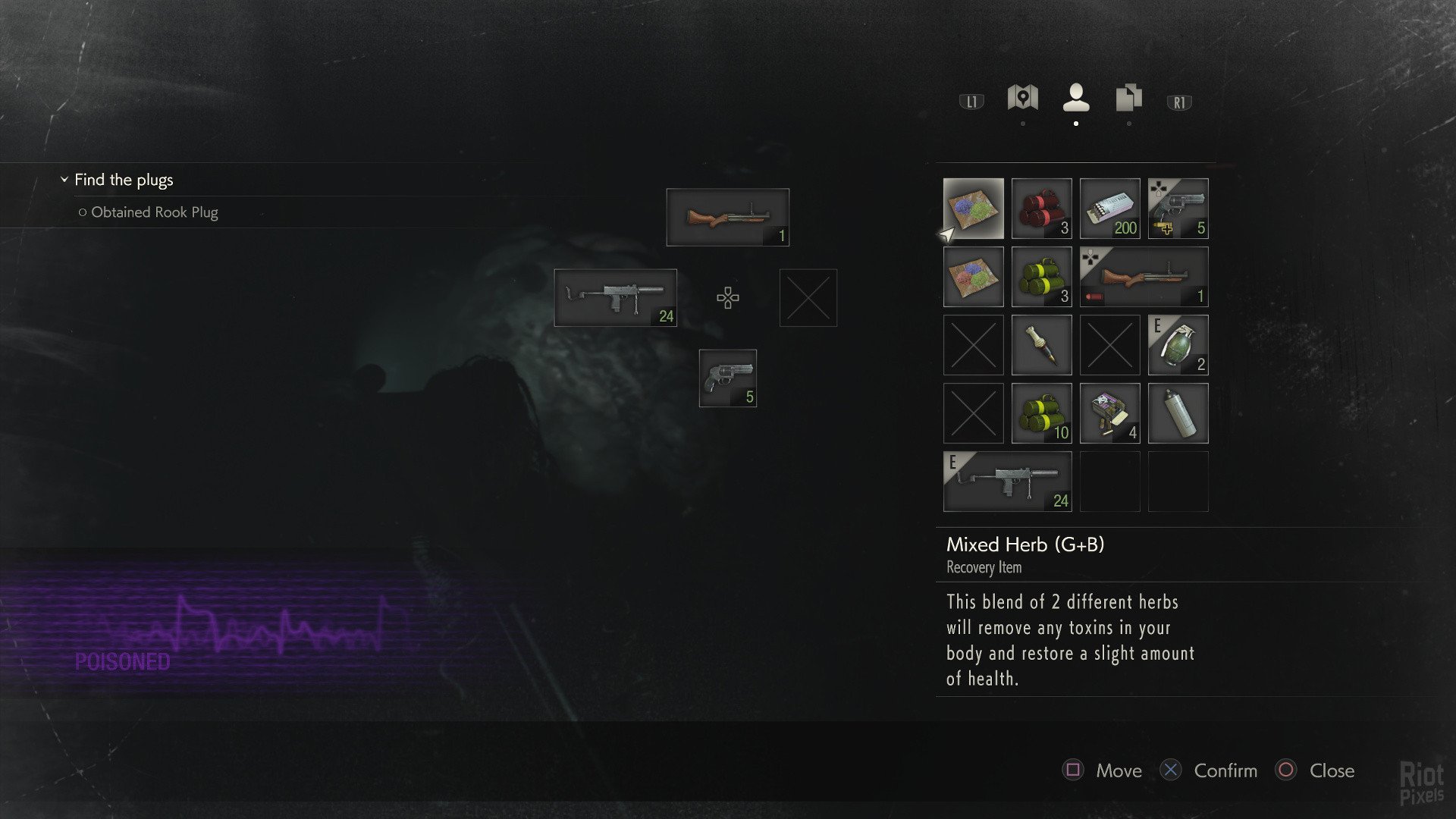Choose the revolver shortcut slot
The width and height of the screenshot is (1456, 819).
[727, 378]
